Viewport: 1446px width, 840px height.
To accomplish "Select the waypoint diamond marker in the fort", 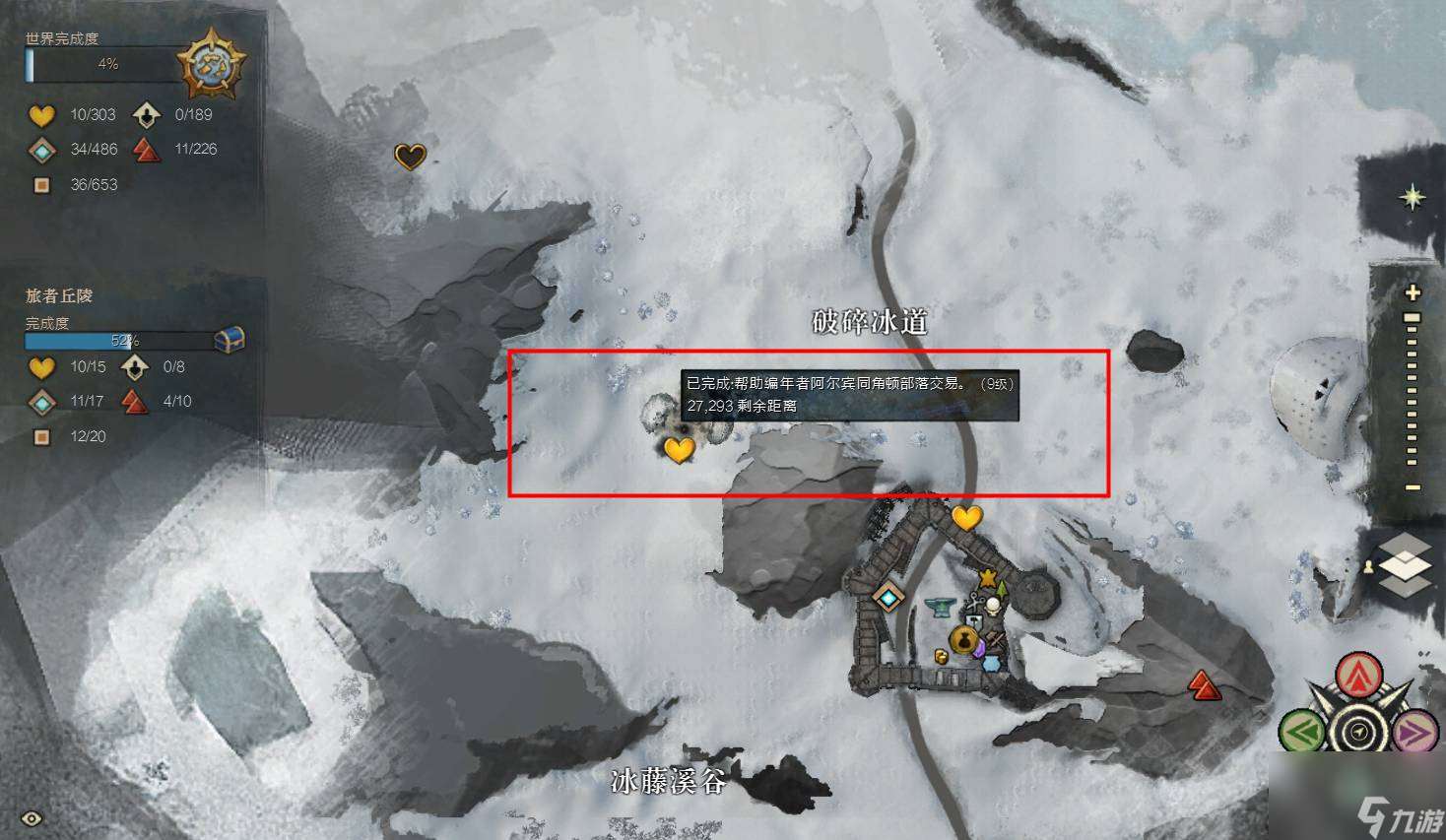I will point(888,598).
